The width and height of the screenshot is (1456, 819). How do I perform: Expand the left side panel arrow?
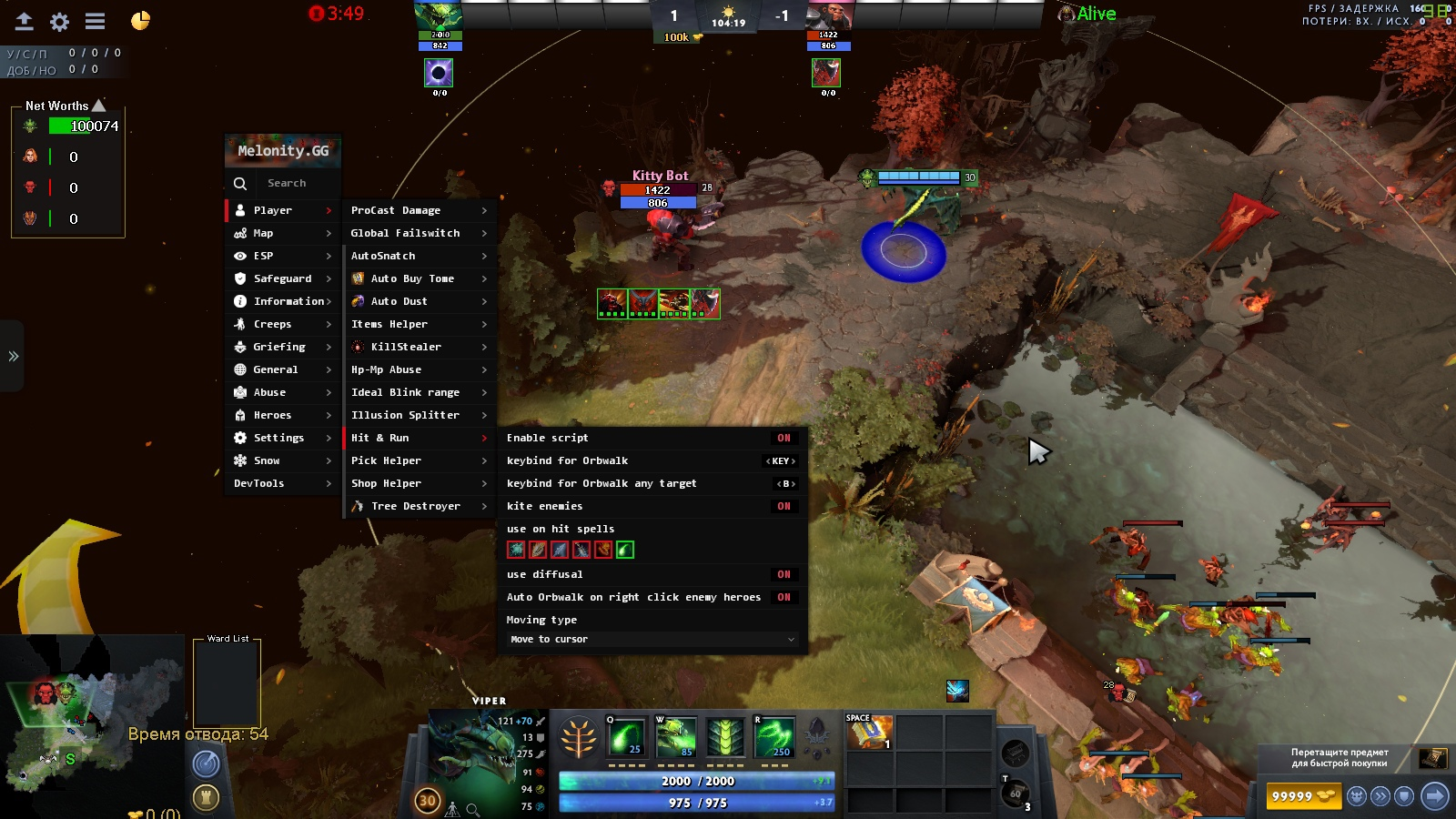coord(13,356)
